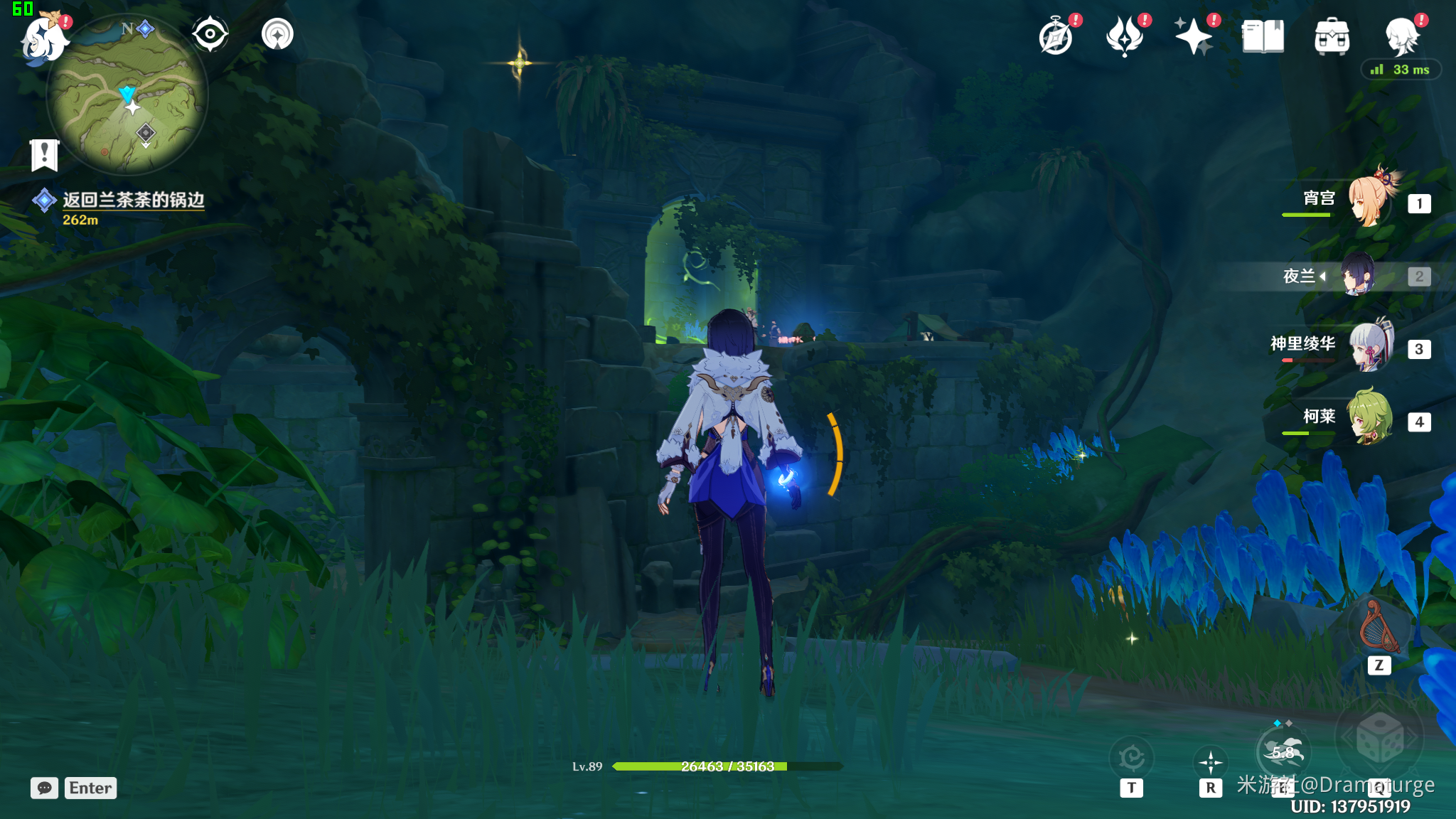This screenshot has height=819, width=1456.
Task: Open the circular wave icon beside the eye
Action: pyautogui.click(x=277, y=34)
